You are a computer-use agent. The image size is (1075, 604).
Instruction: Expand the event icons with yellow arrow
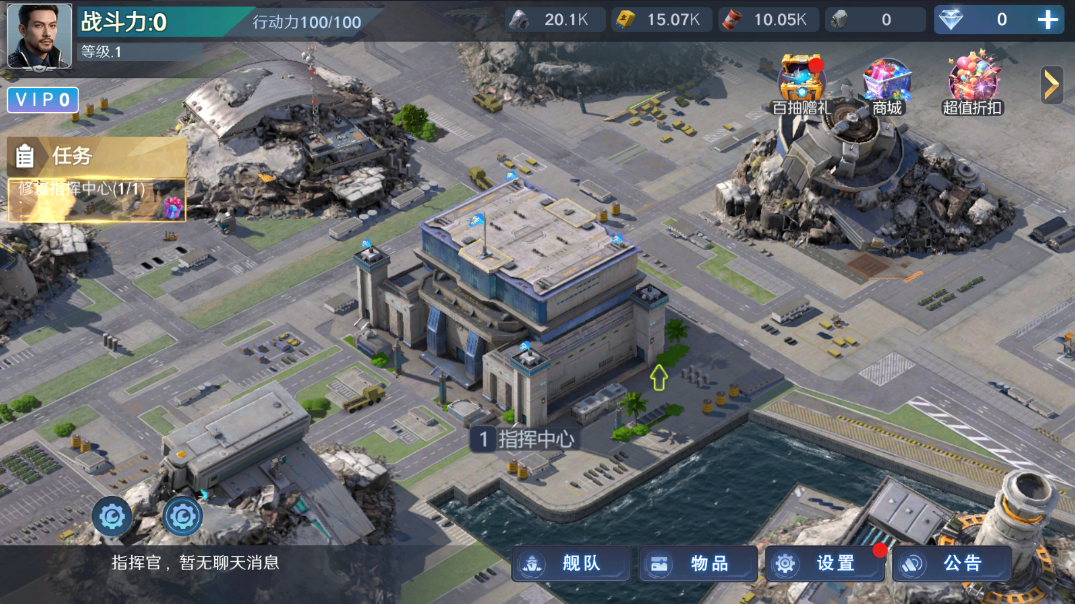[1051, 85]
